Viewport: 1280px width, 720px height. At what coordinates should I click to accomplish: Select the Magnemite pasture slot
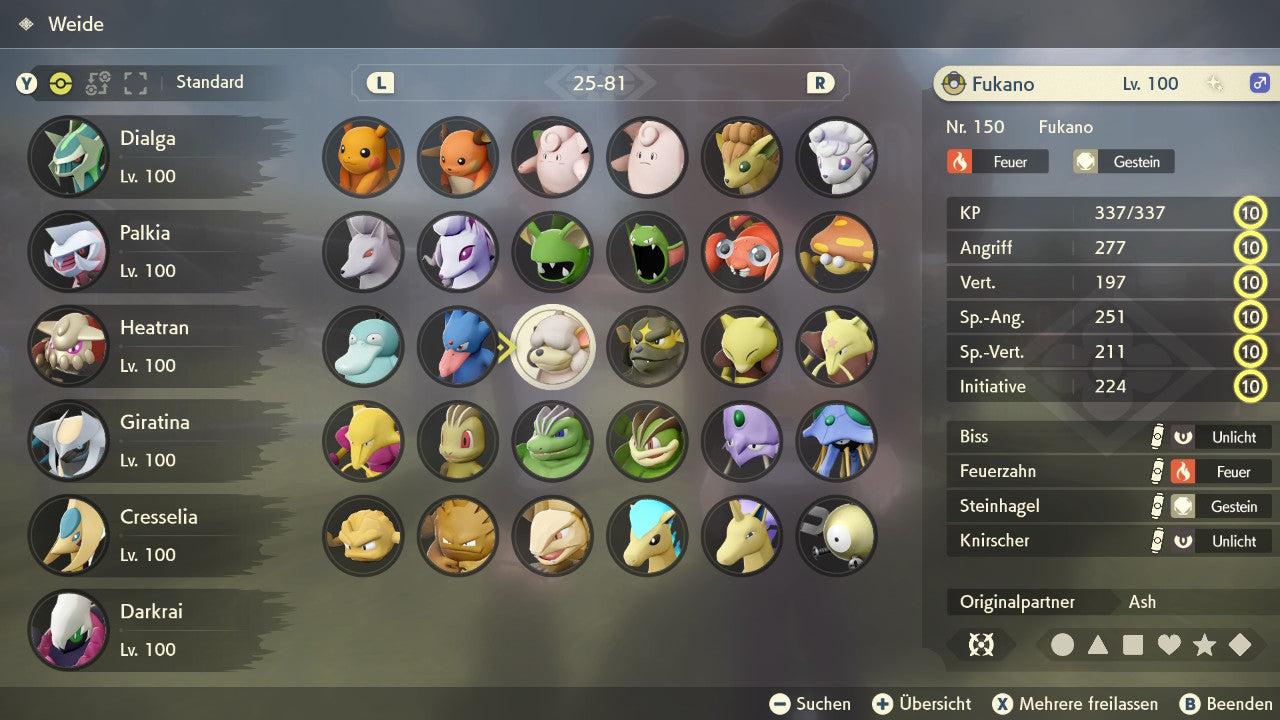pyautogui.click(x=836, y=535)
